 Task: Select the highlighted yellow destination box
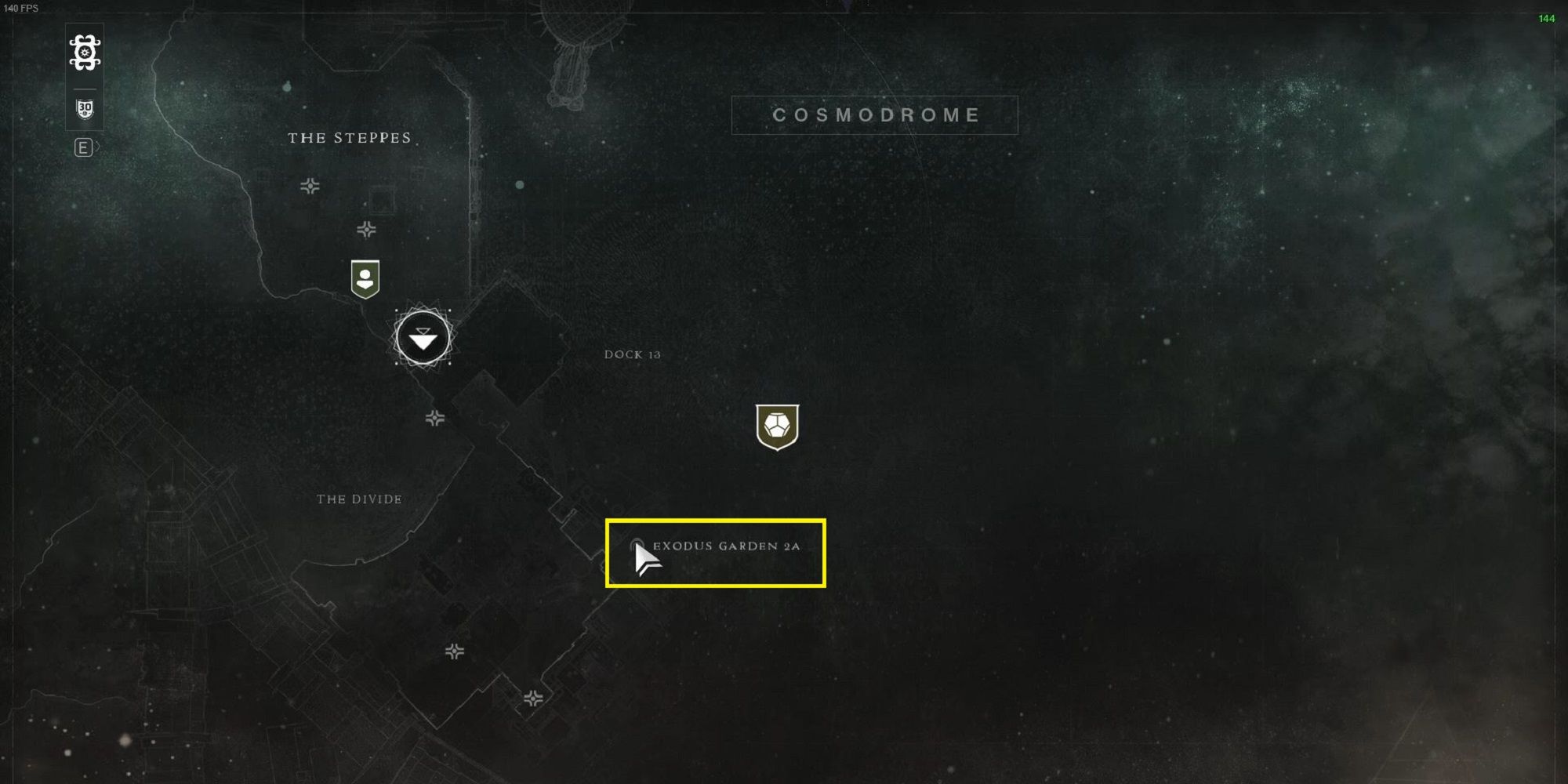(717, 554)
